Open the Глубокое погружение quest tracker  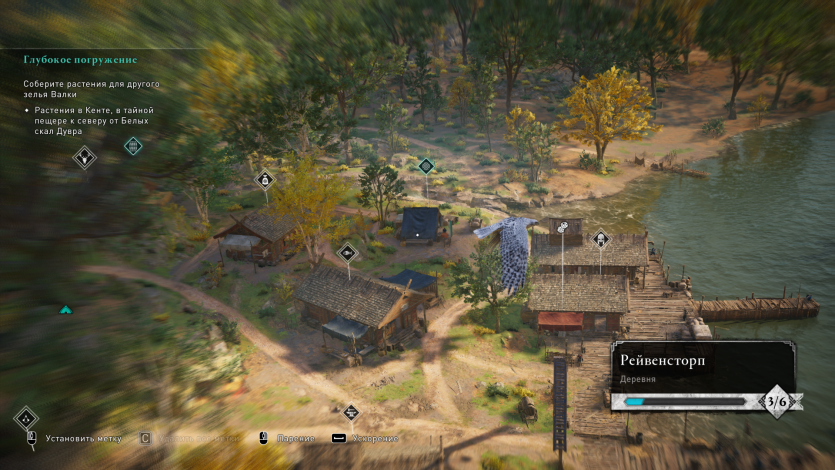(x=81, y=60)
